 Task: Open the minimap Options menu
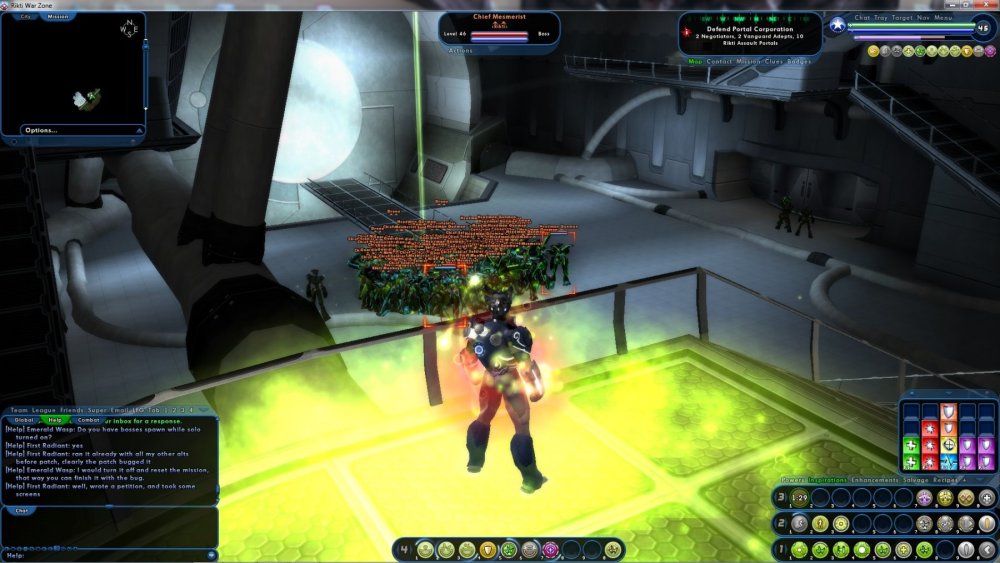(41, 130)
